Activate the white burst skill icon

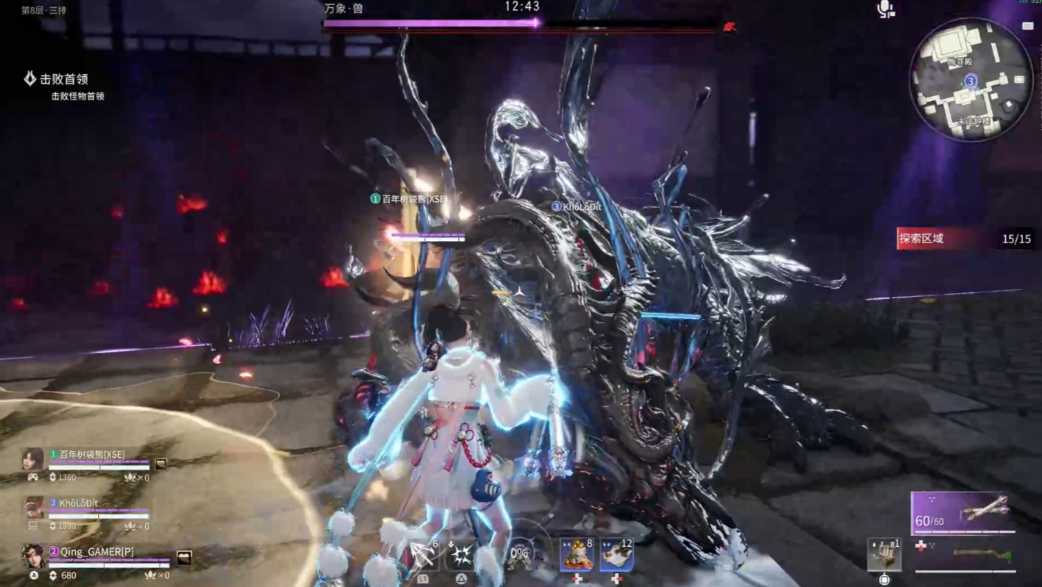(461, 553)
